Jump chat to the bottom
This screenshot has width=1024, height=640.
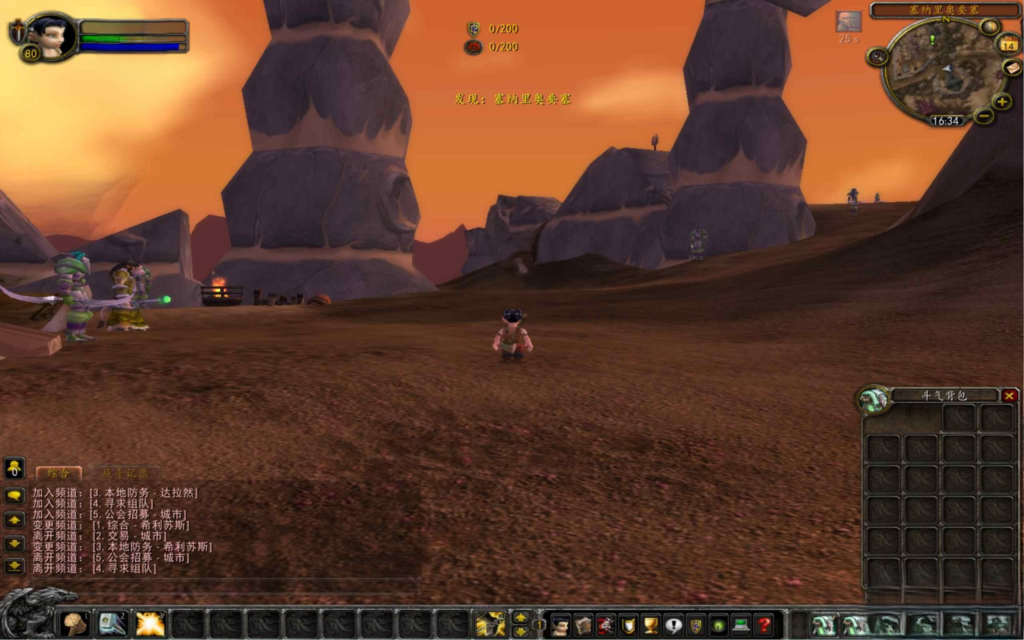pos(14,565)
